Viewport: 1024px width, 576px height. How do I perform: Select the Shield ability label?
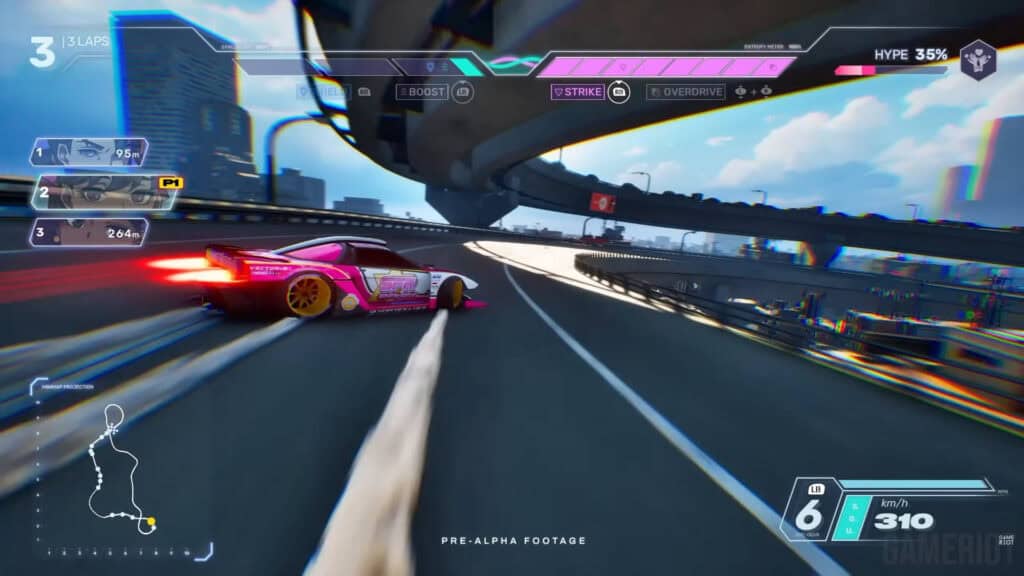click(x=323, y=92)
